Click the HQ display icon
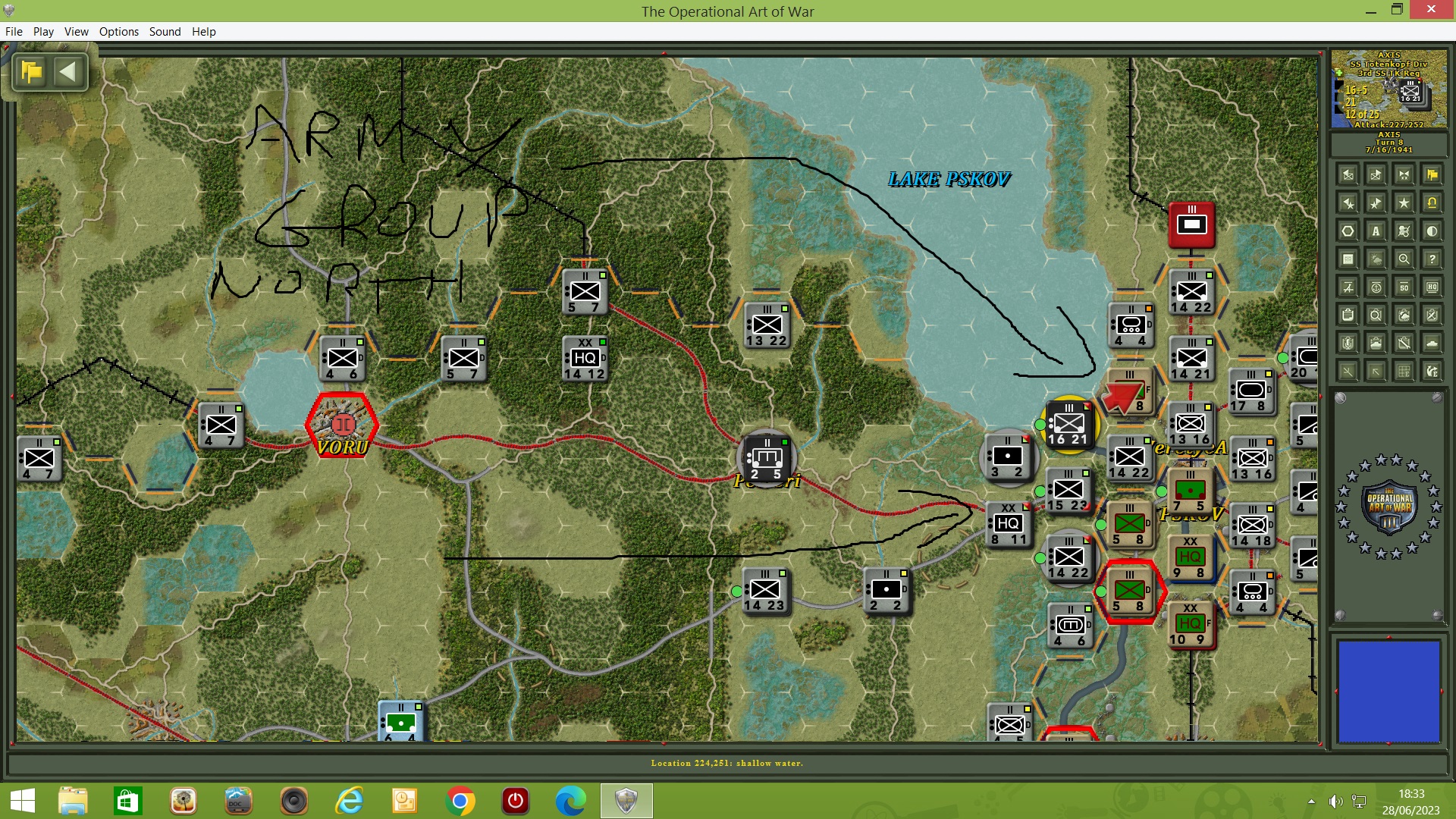 (x=1432, y=287)
